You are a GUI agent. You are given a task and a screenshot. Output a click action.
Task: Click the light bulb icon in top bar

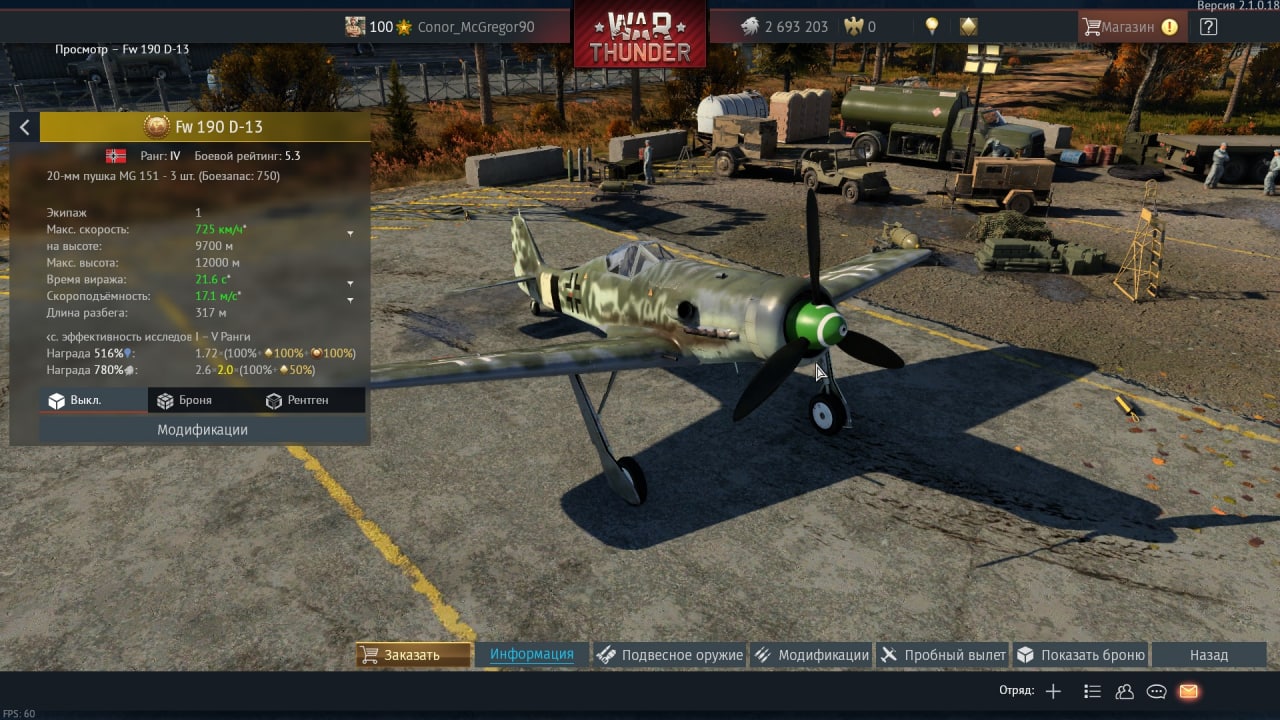932,27
